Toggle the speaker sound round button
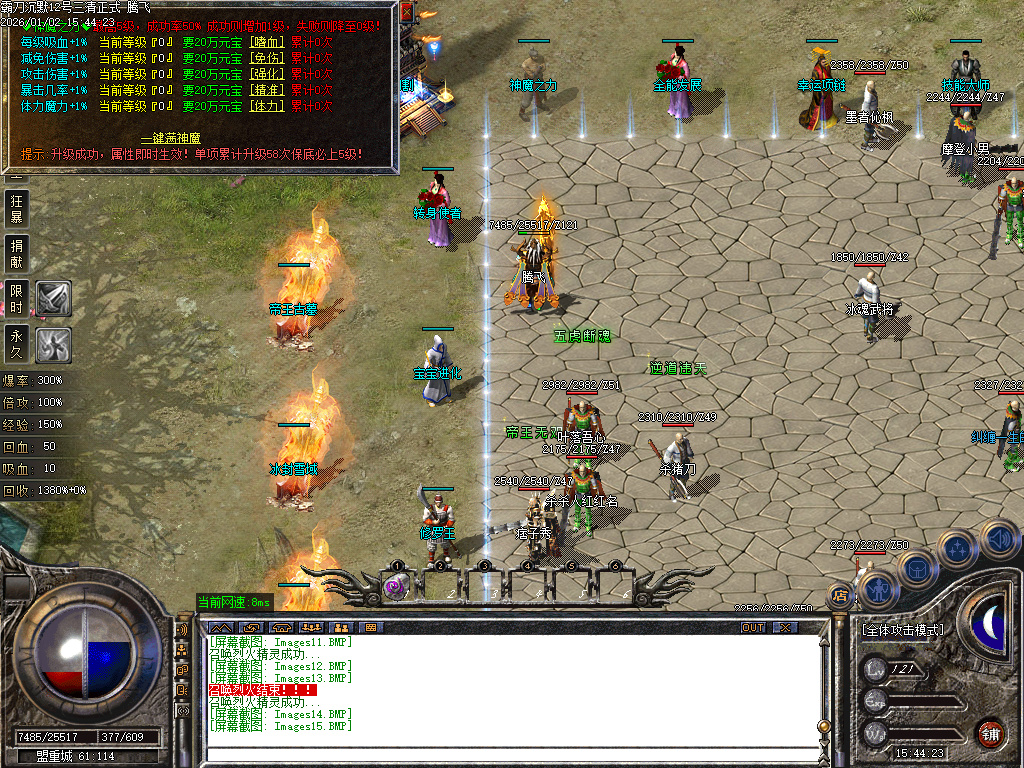This screenshot has width=1024, height=768. click(999, 540)
